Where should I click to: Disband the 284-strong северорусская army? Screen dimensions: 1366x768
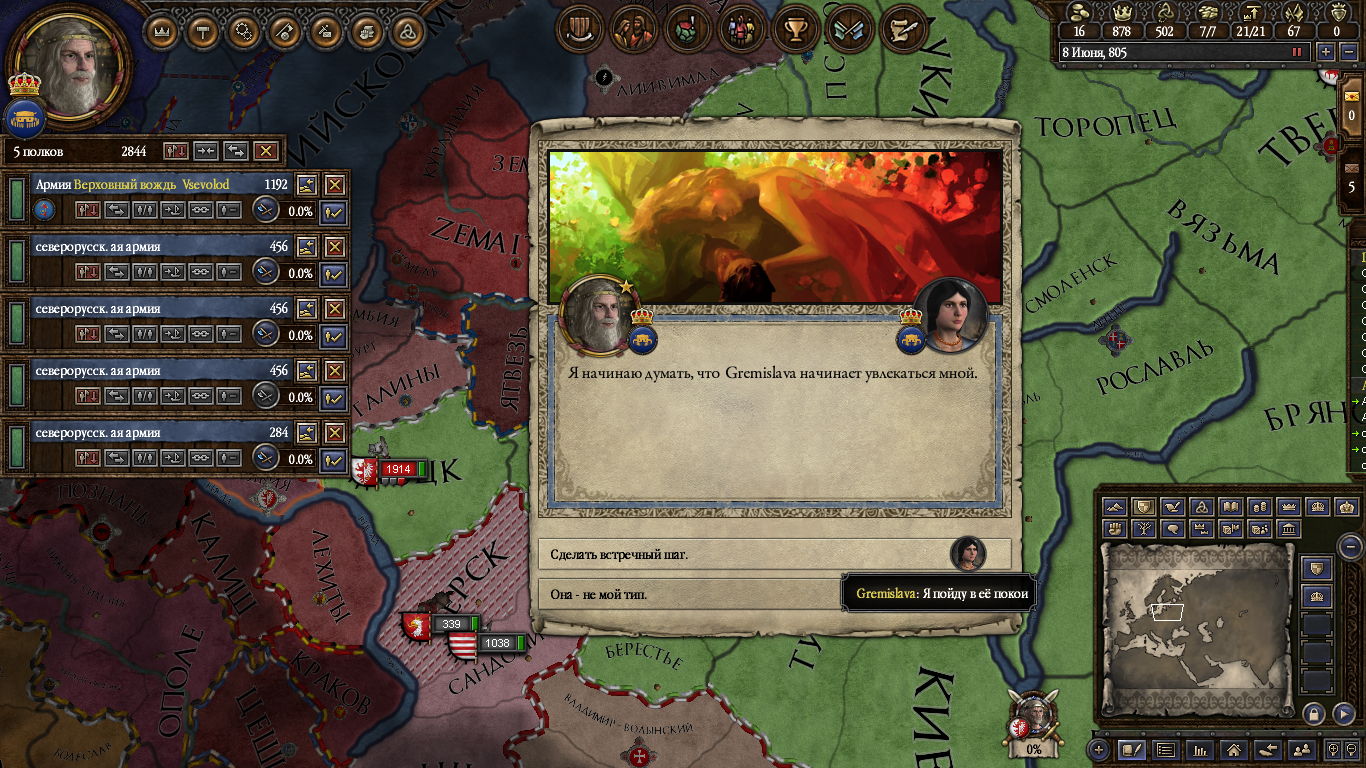coord(334,433)
